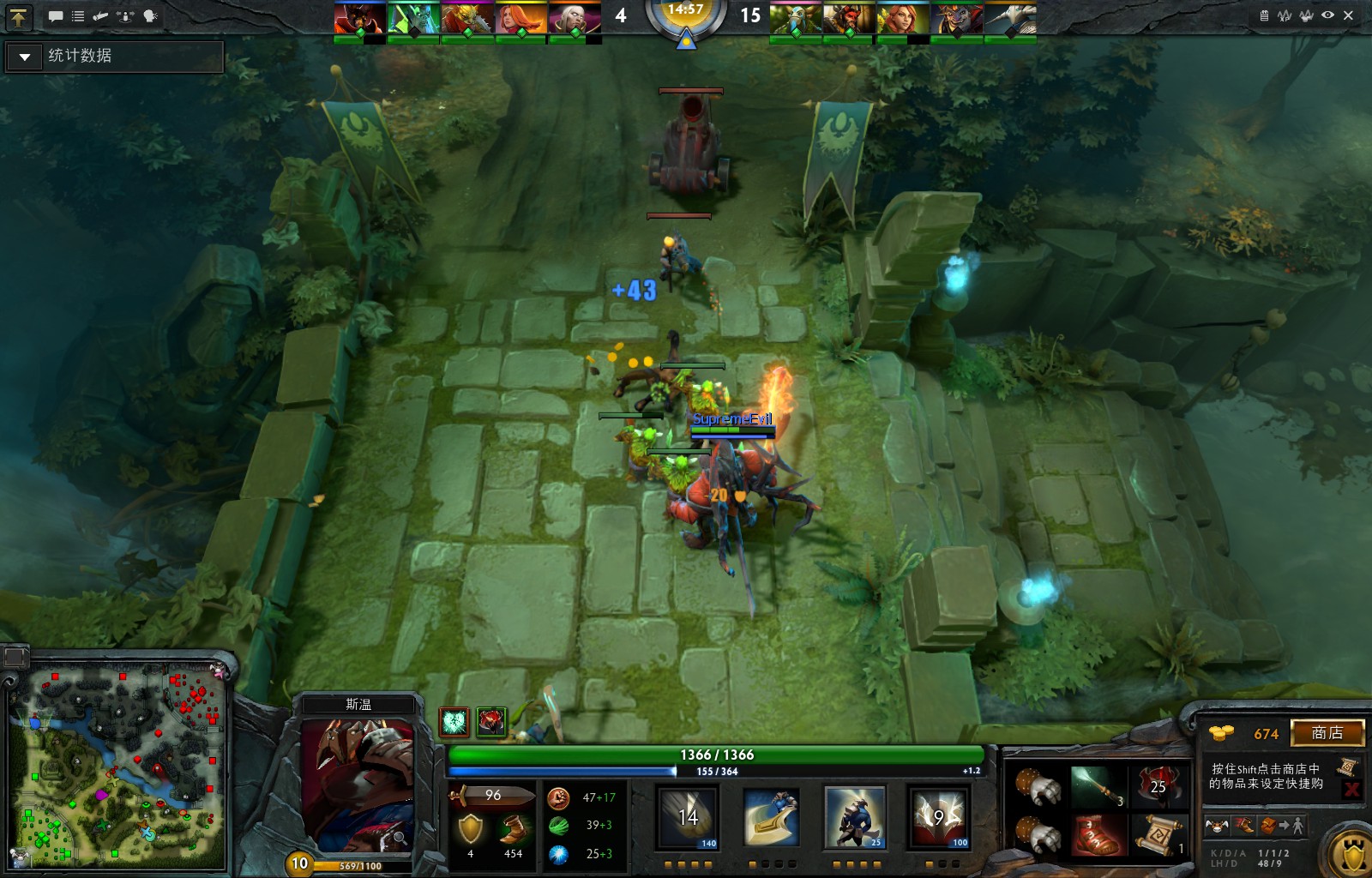The image size is (1372, 878).
Task: Select the Great Cleave ability icon
Action: click(x=771, y=819)
